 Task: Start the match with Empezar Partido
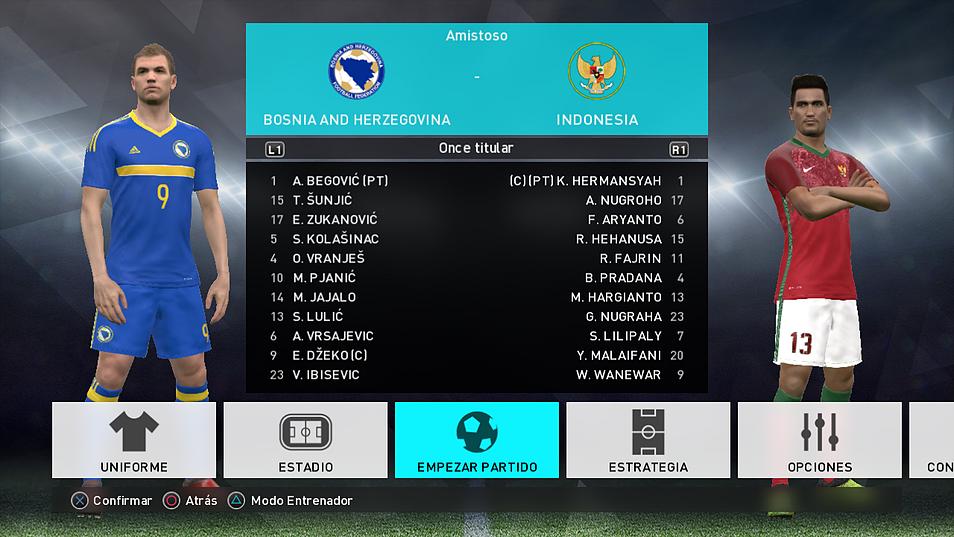tap(477, 441)
